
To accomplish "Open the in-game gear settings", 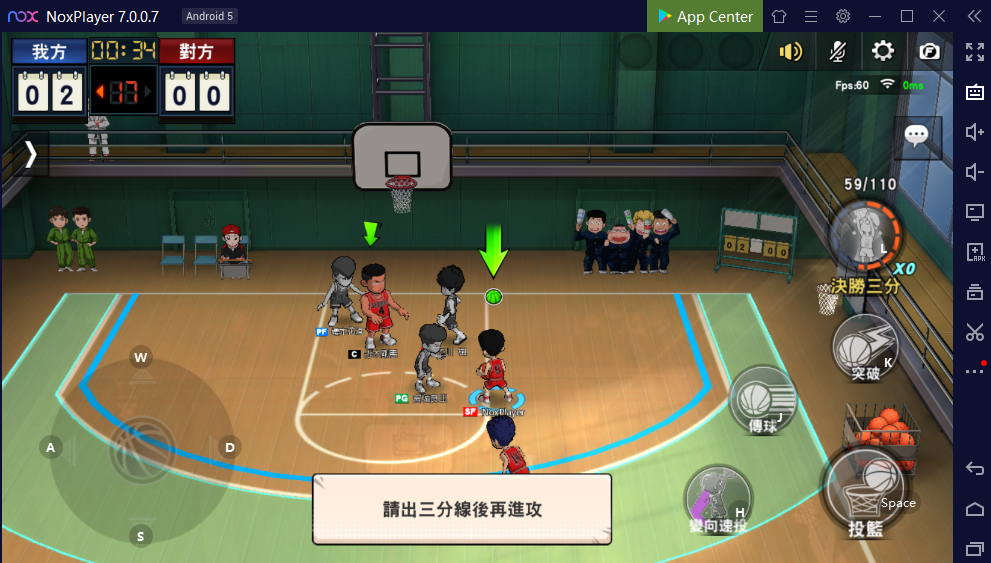I will (x=883, y=51).
